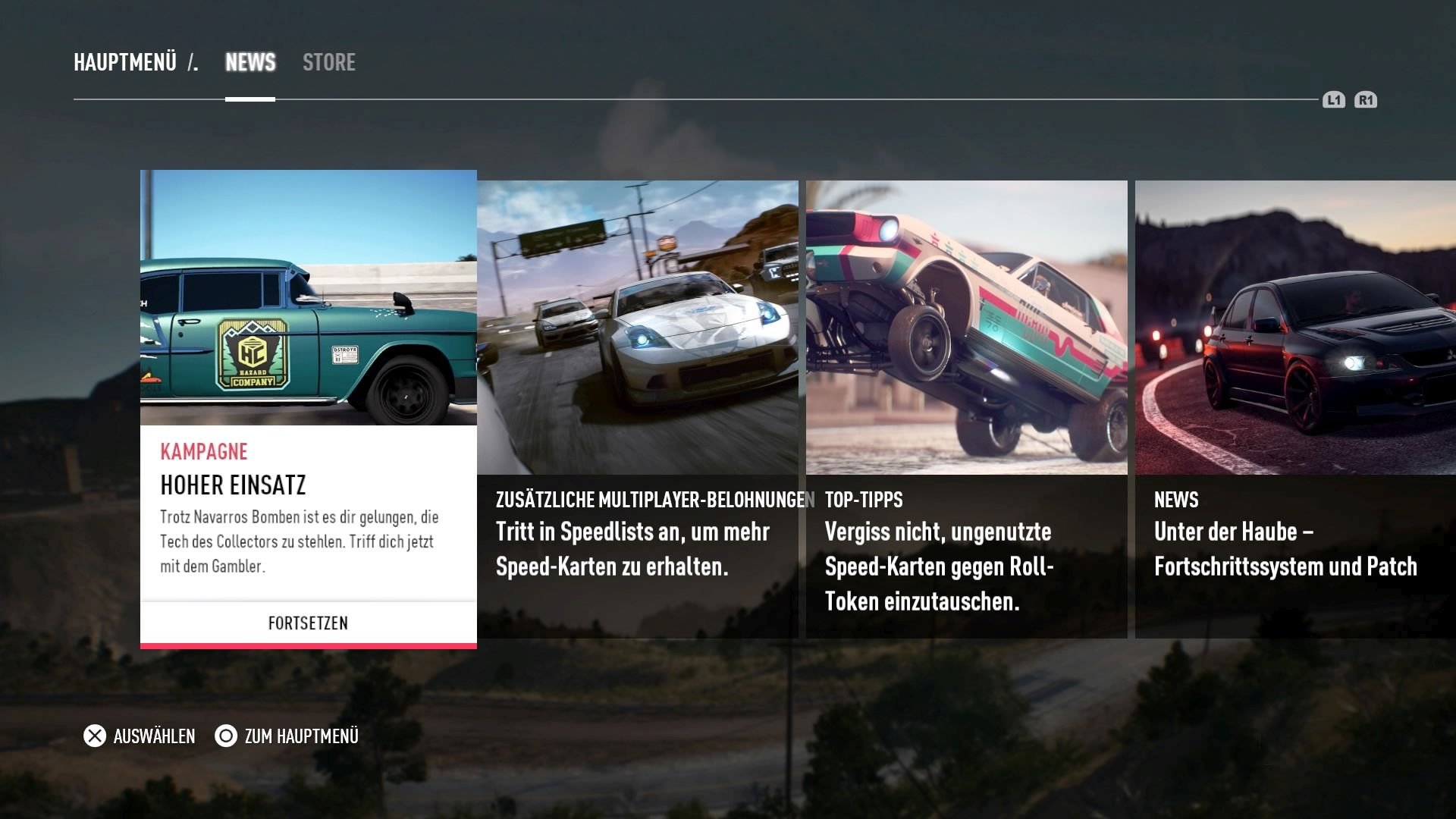The width and height of the screenshot is (1456, 819).
Task: Click ZUM HAUPTMENÜ
Action: point(301,736)
